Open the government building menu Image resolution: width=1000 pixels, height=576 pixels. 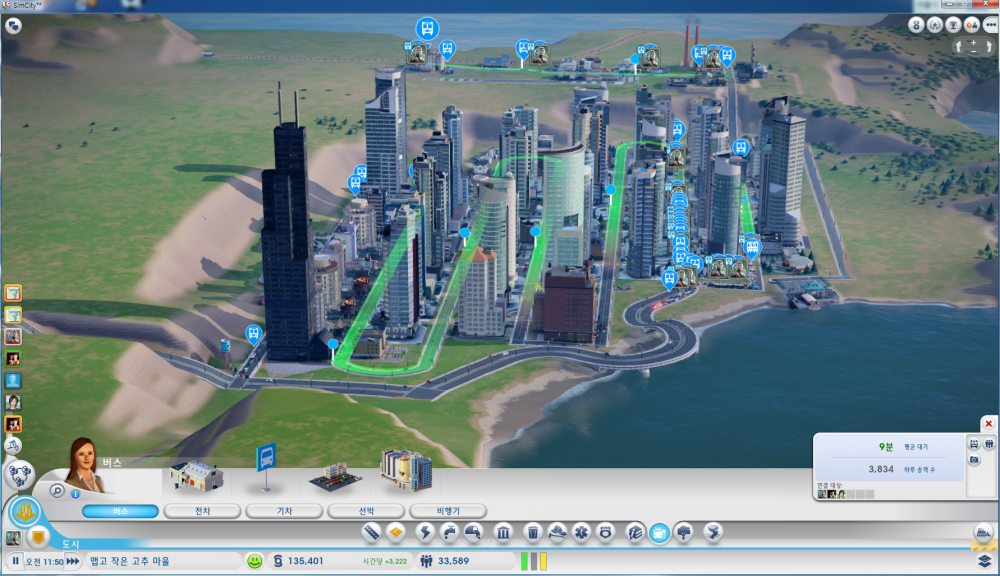pyautogui.click(x=505, y=532)
